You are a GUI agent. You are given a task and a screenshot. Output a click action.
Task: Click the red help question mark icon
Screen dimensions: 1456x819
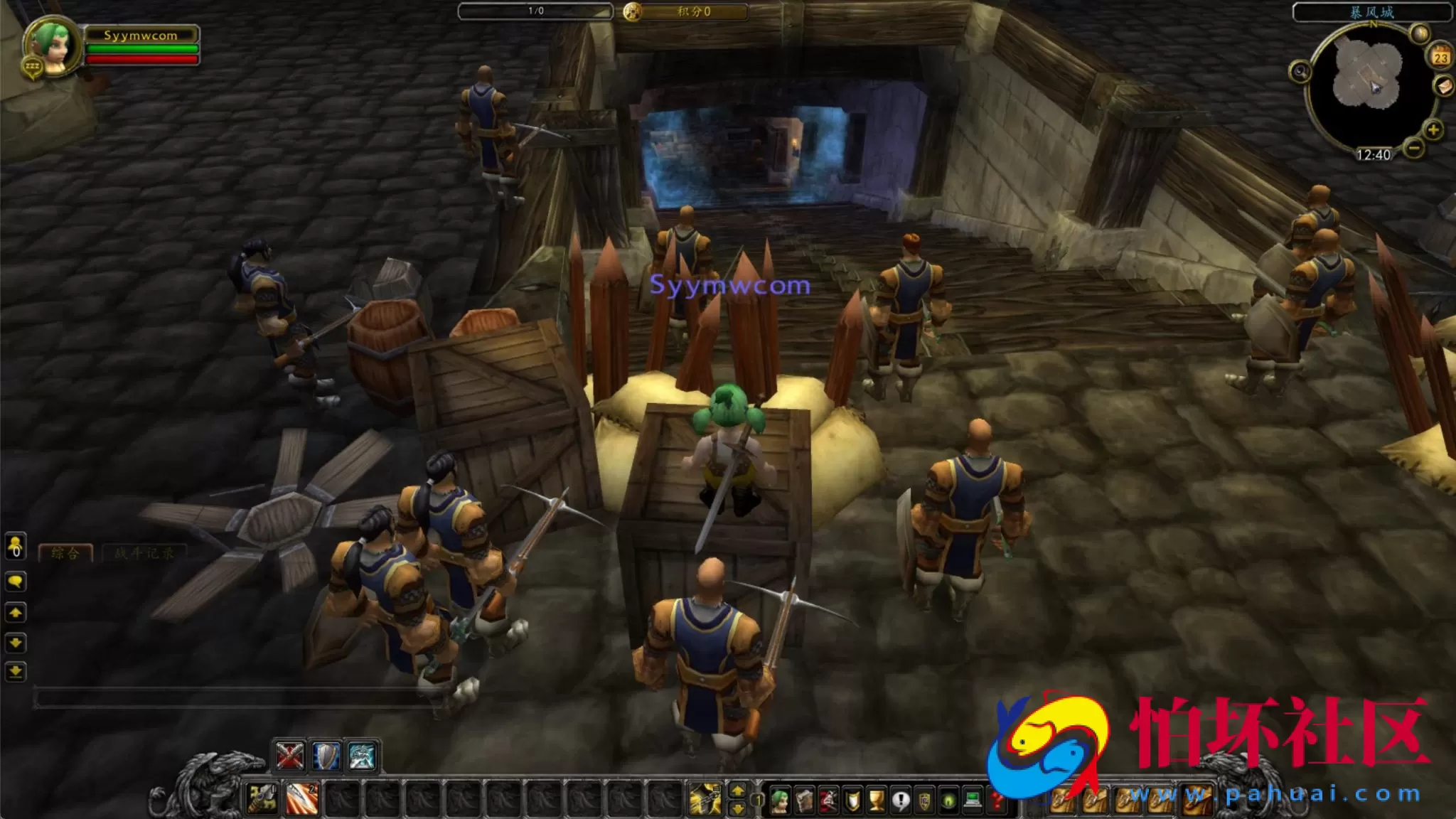pos(997,801)
